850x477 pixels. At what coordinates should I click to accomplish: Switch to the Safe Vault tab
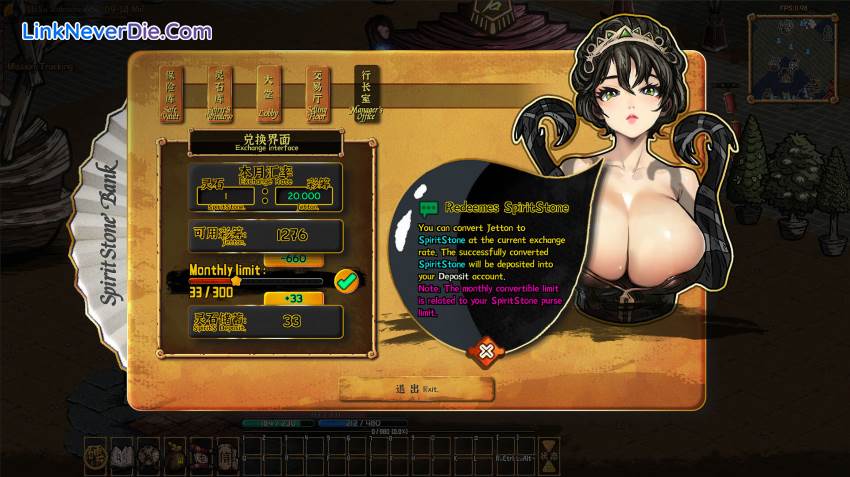[175, 96]
